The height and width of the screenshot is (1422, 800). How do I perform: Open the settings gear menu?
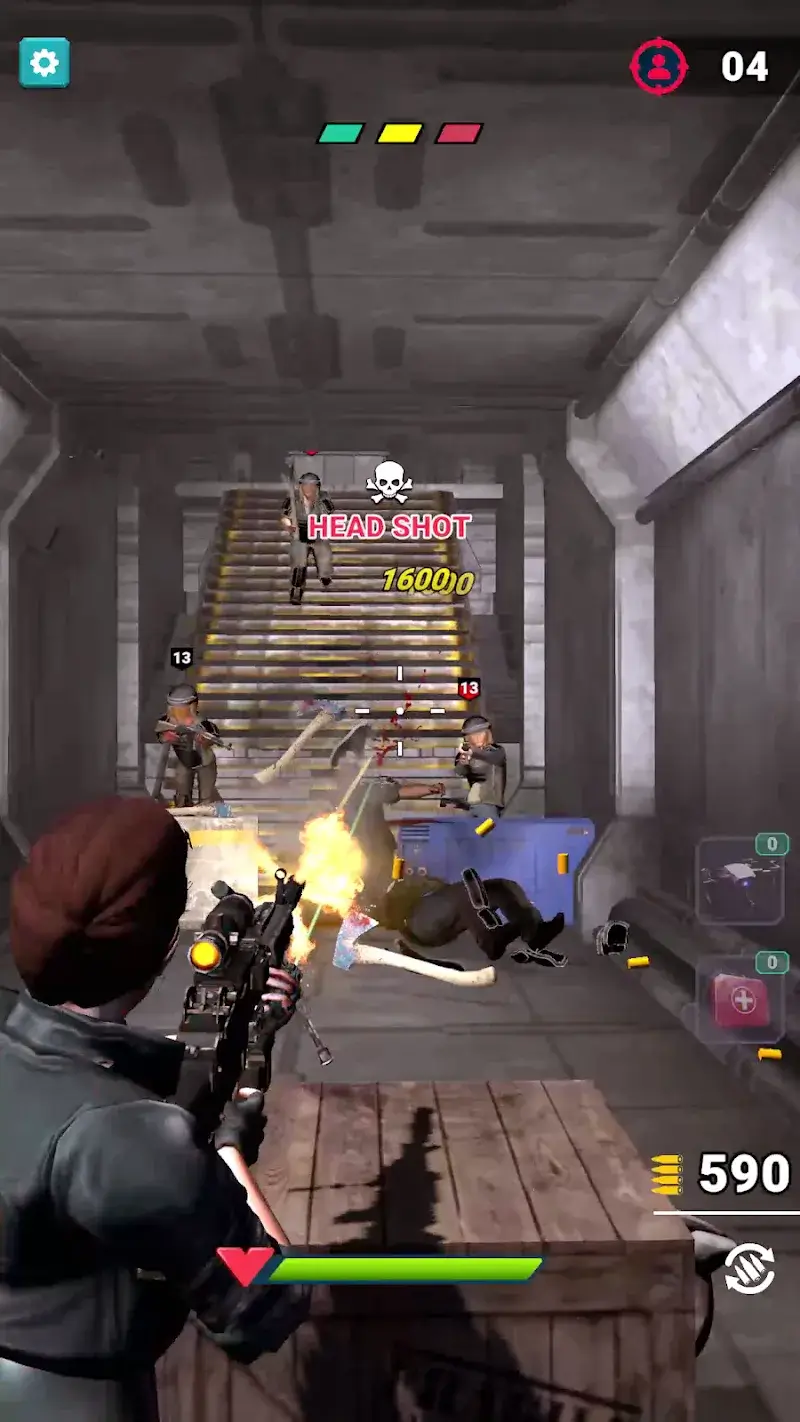pos(44,63)
